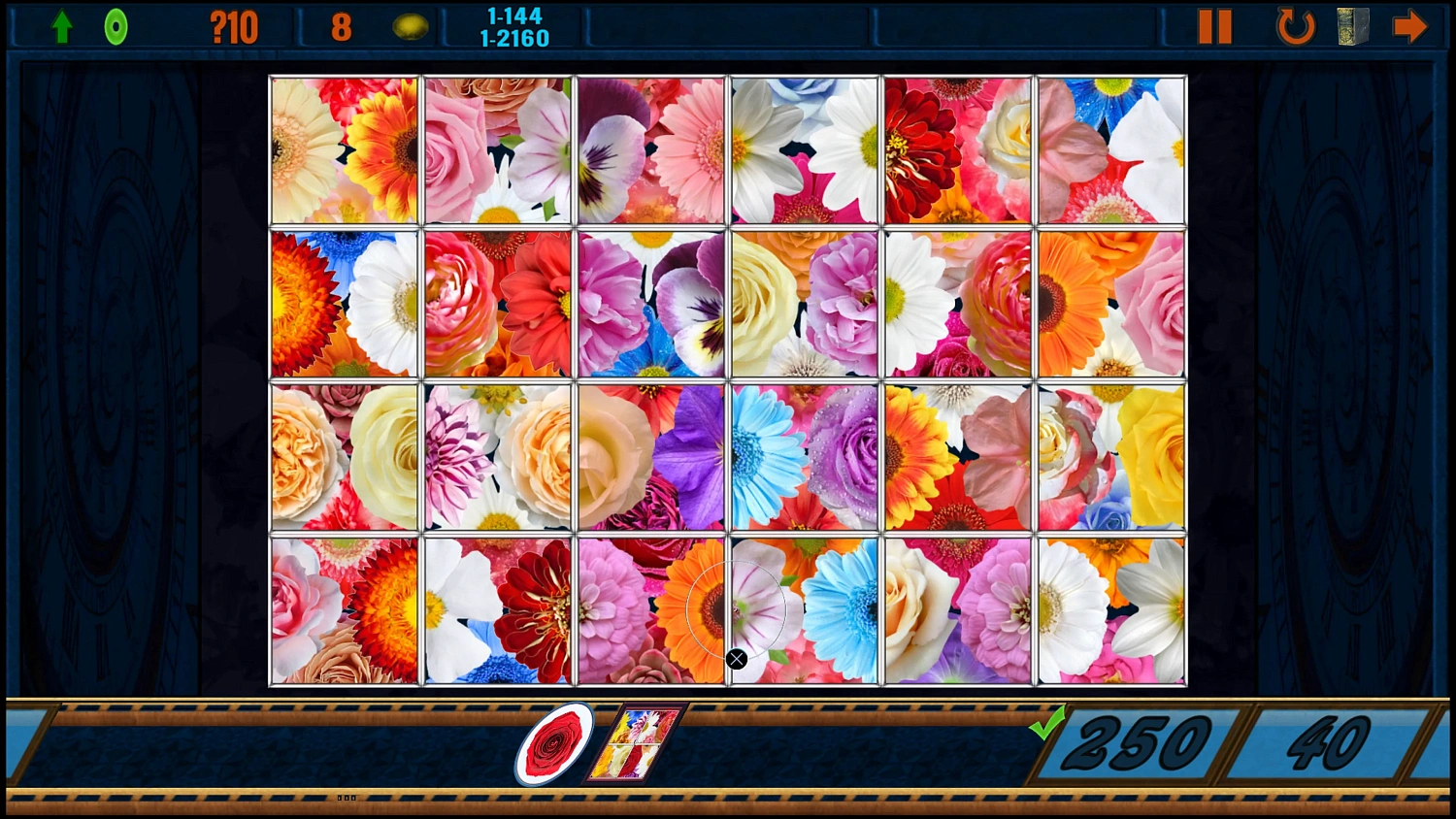
Task: Toggle the green eye indicator on
Action: (x=116, y=25)
